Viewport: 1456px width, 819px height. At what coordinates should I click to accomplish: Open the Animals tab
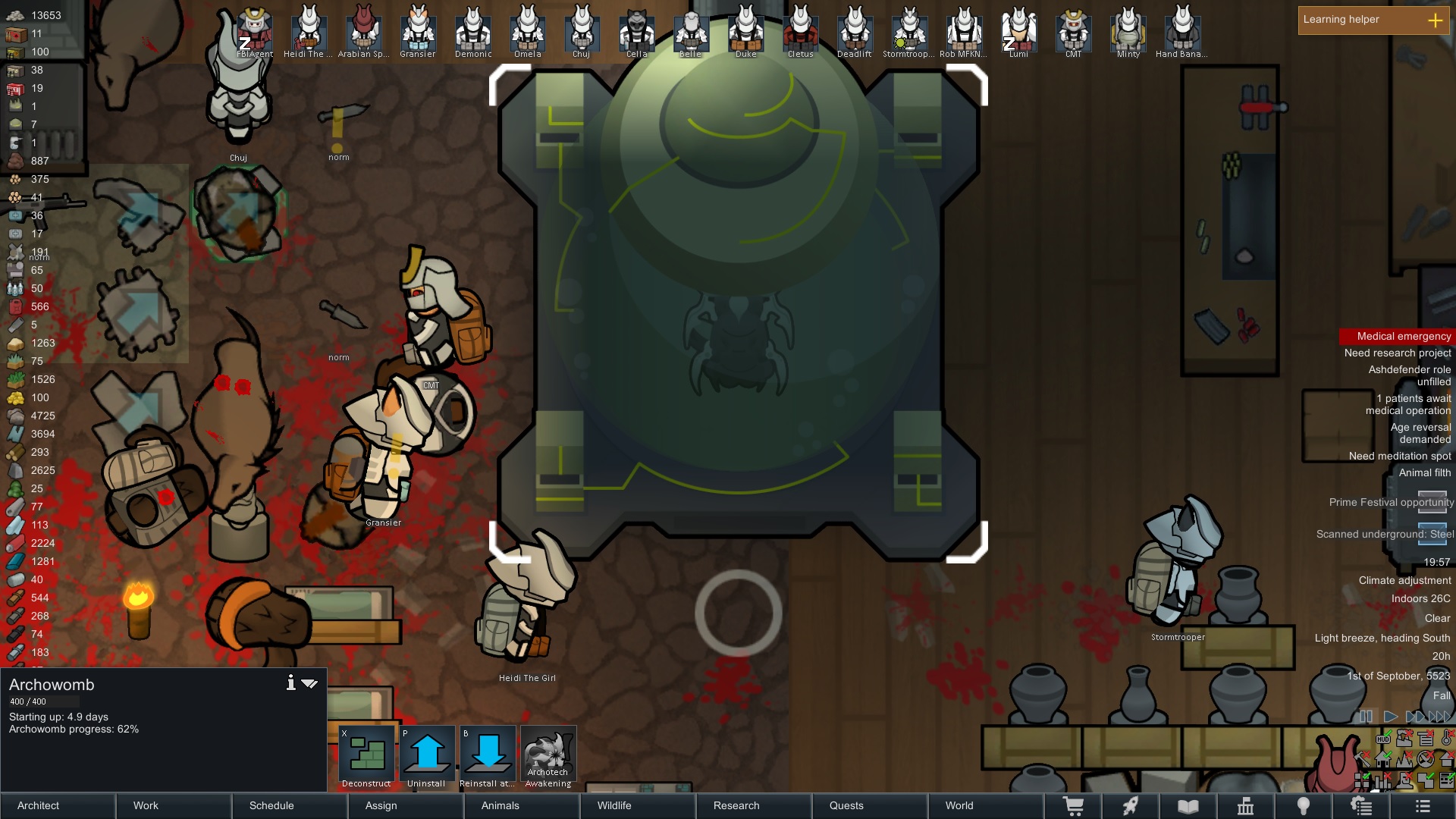522,805
